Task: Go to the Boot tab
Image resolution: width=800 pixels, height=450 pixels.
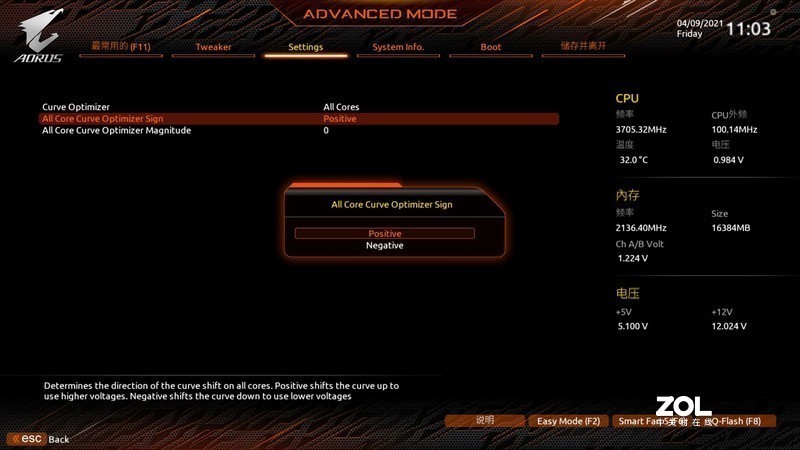Action: click(491, 47)
